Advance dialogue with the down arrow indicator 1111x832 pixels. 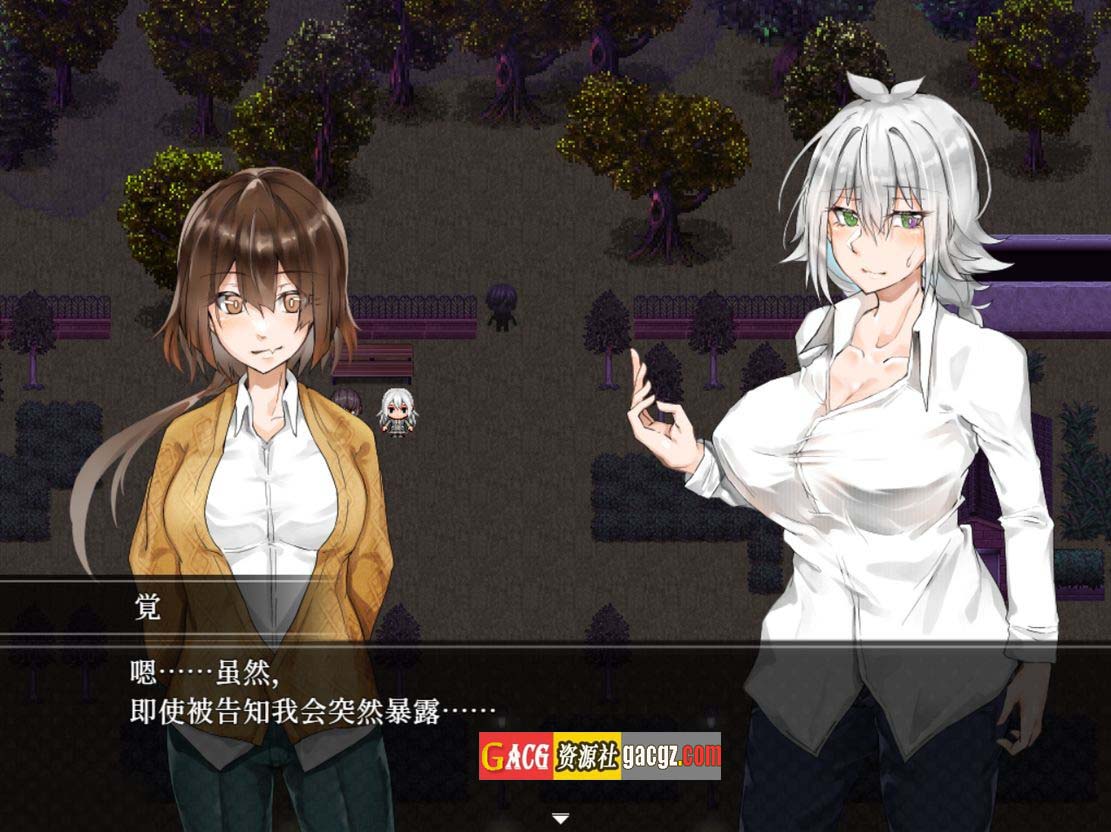[561, 818]
